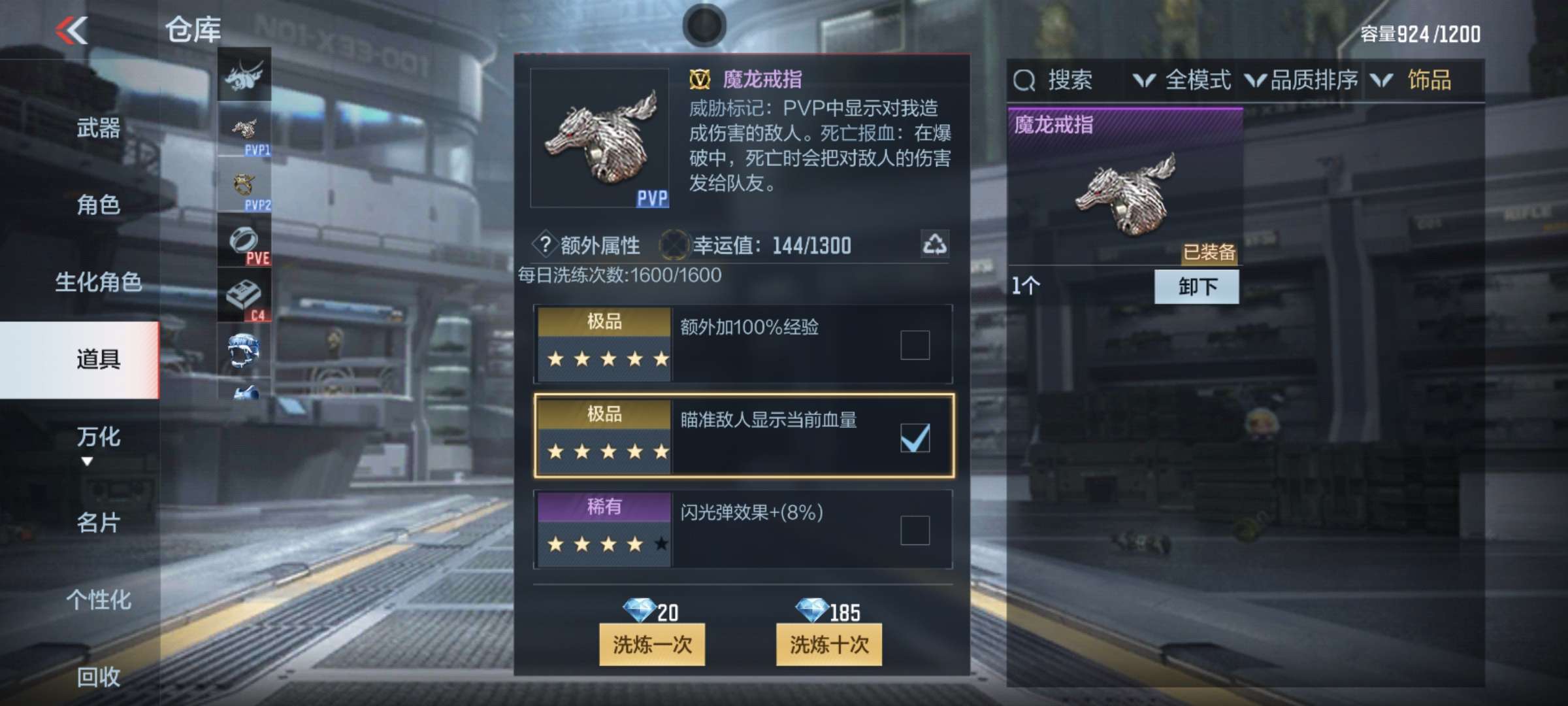
Task: Select the 生化角色 category
Action: 98,282
